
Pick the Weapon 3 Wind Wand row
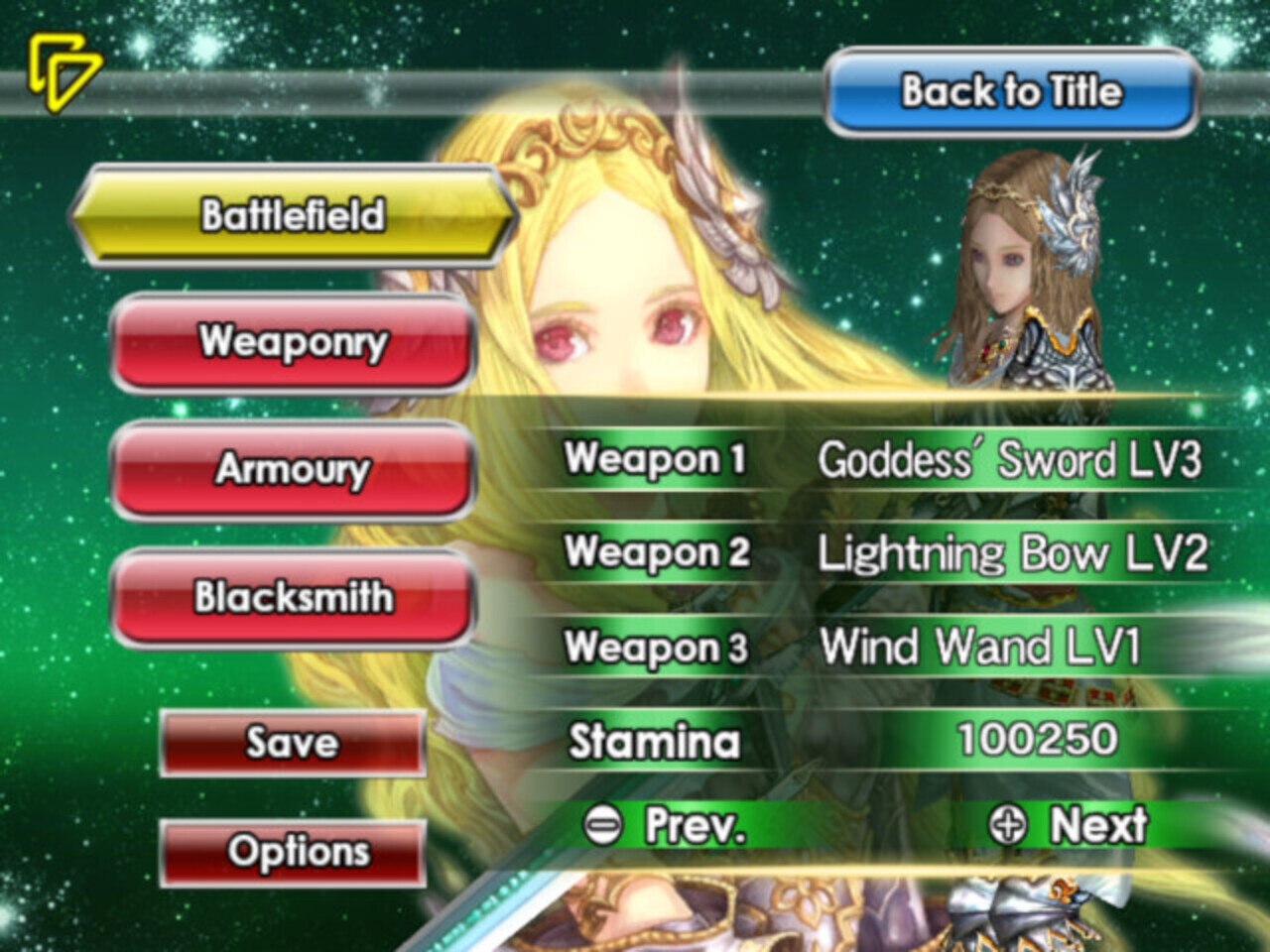pos(883,647)
